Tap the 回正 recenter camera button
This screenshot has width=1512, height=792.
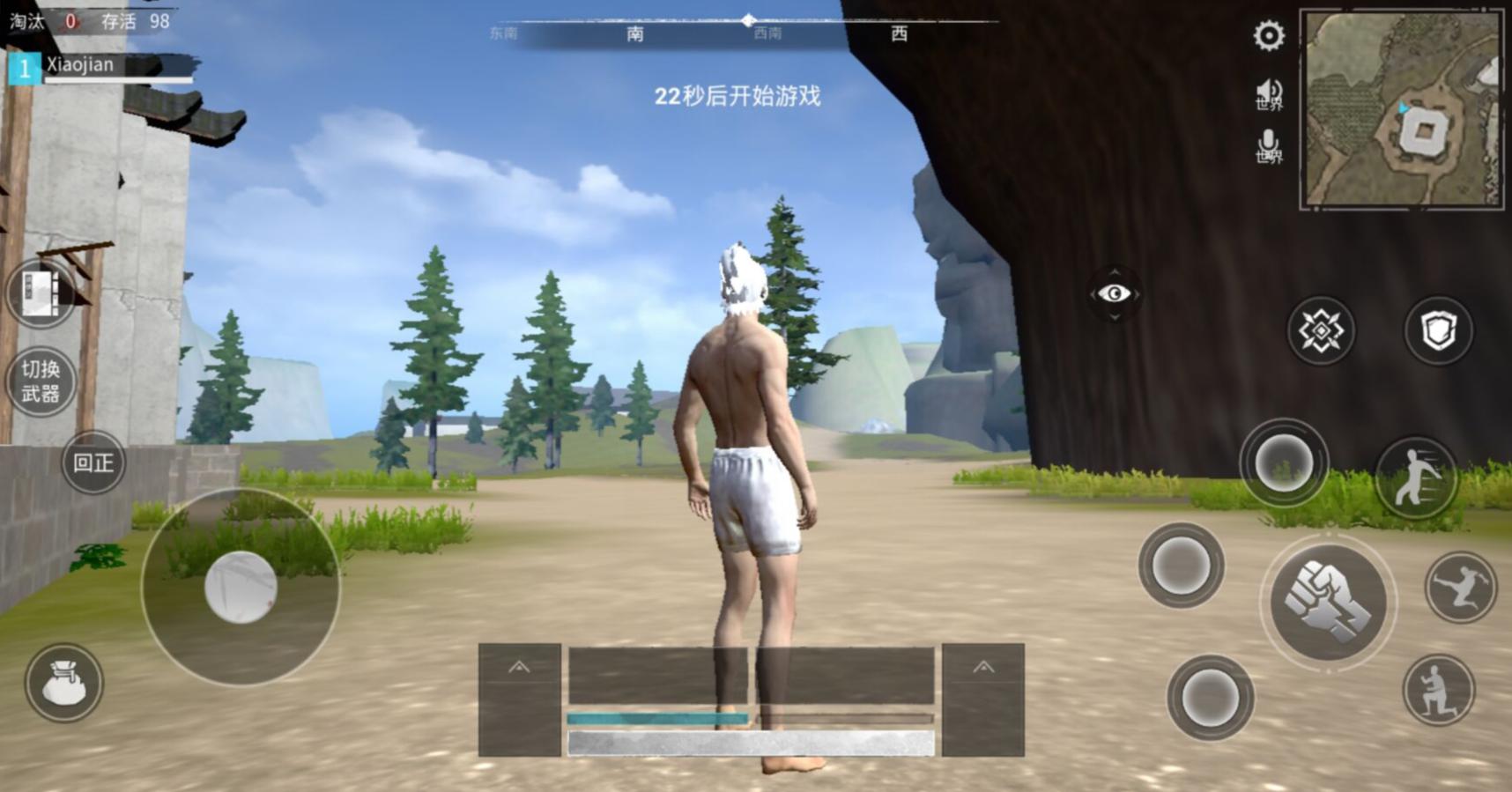pos(94,463)
